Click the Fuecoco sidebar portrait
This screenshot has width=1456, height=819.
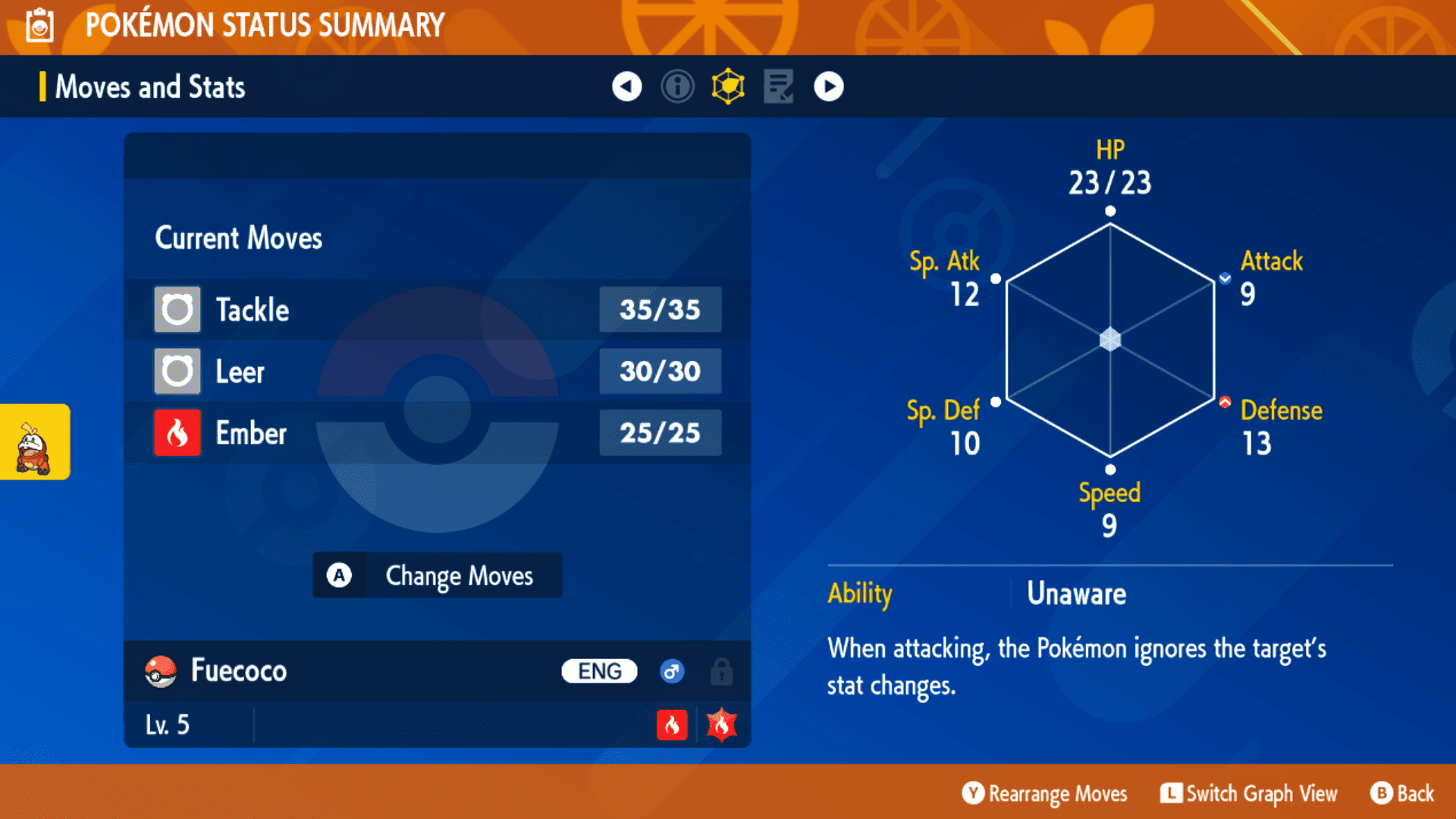tap(34, 442)
